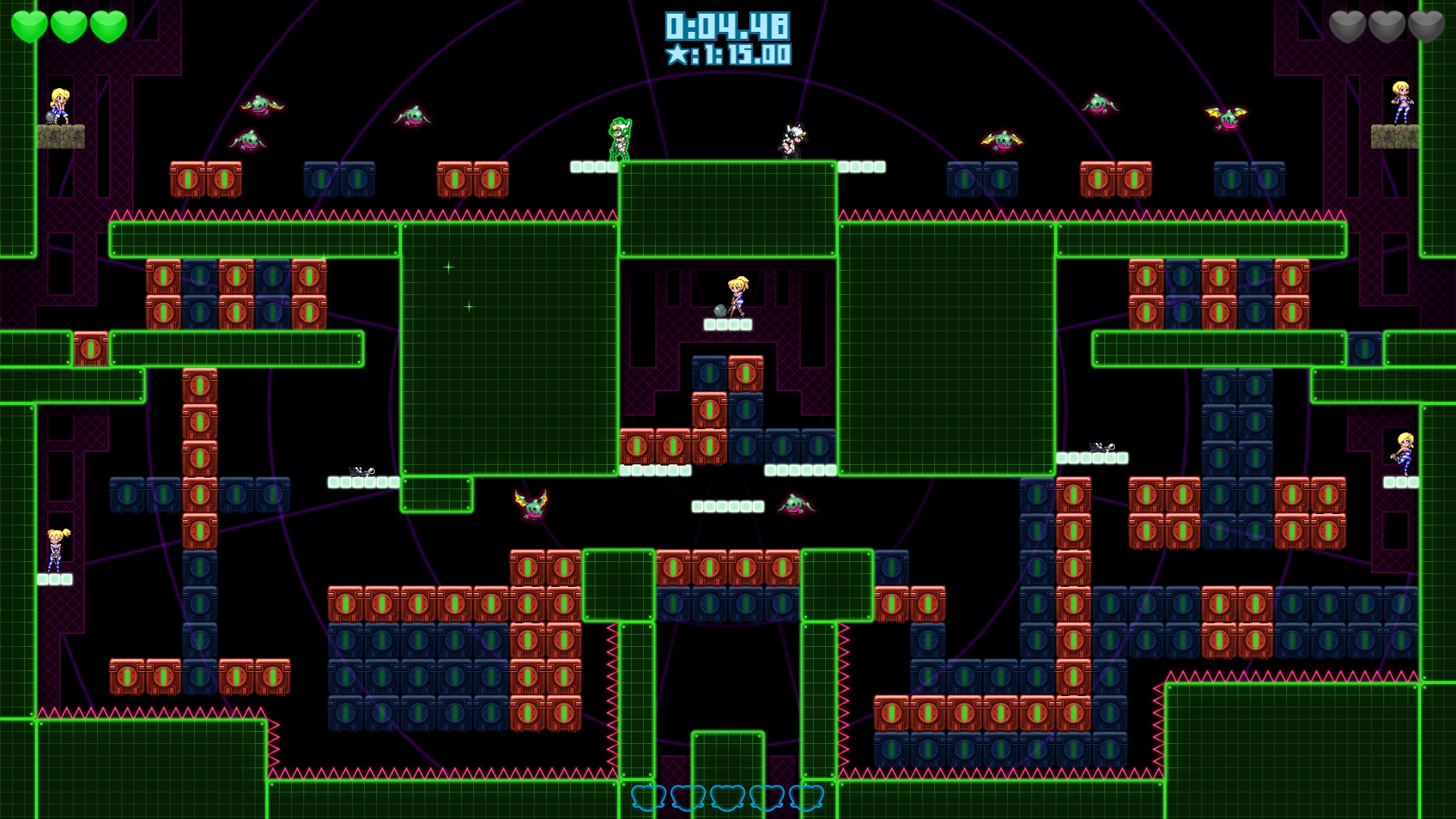The image size is (1456, 819).
Task: Select the small spider enemy near center left
Action: [360, 472]
